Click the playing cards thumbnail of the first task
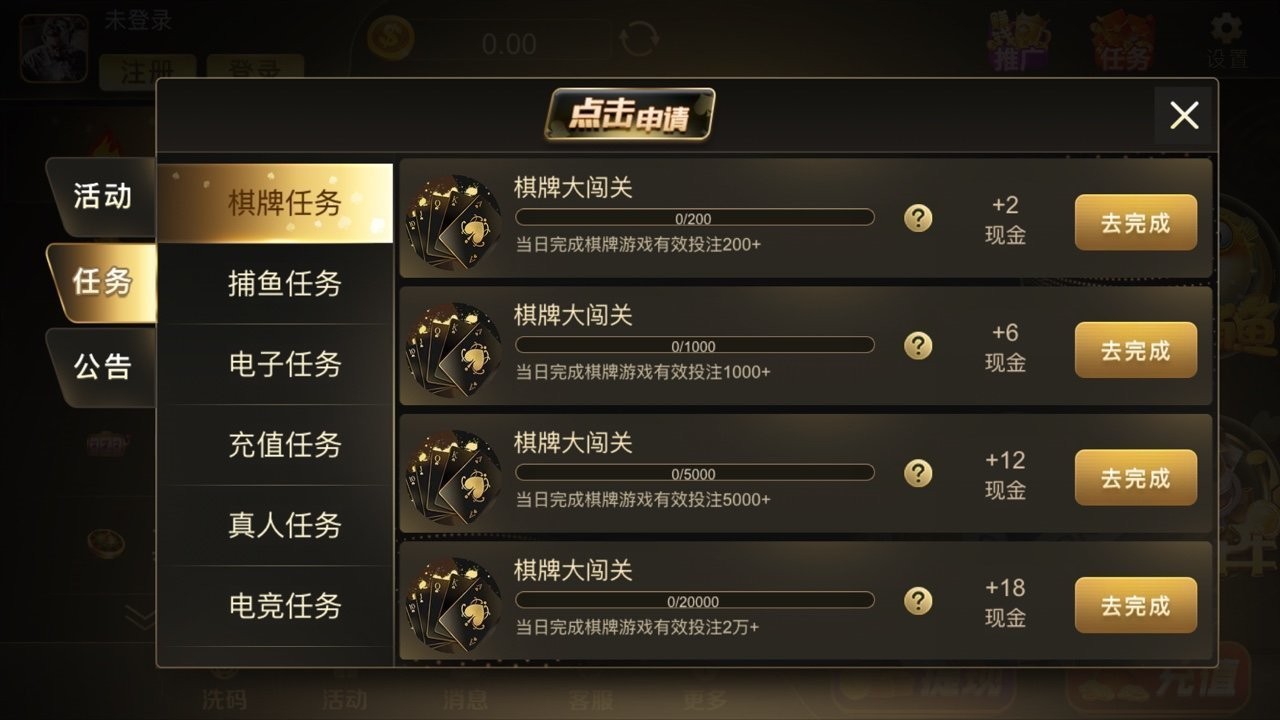The height and width of the screenshot is (720, 1280). pos(455,218)
